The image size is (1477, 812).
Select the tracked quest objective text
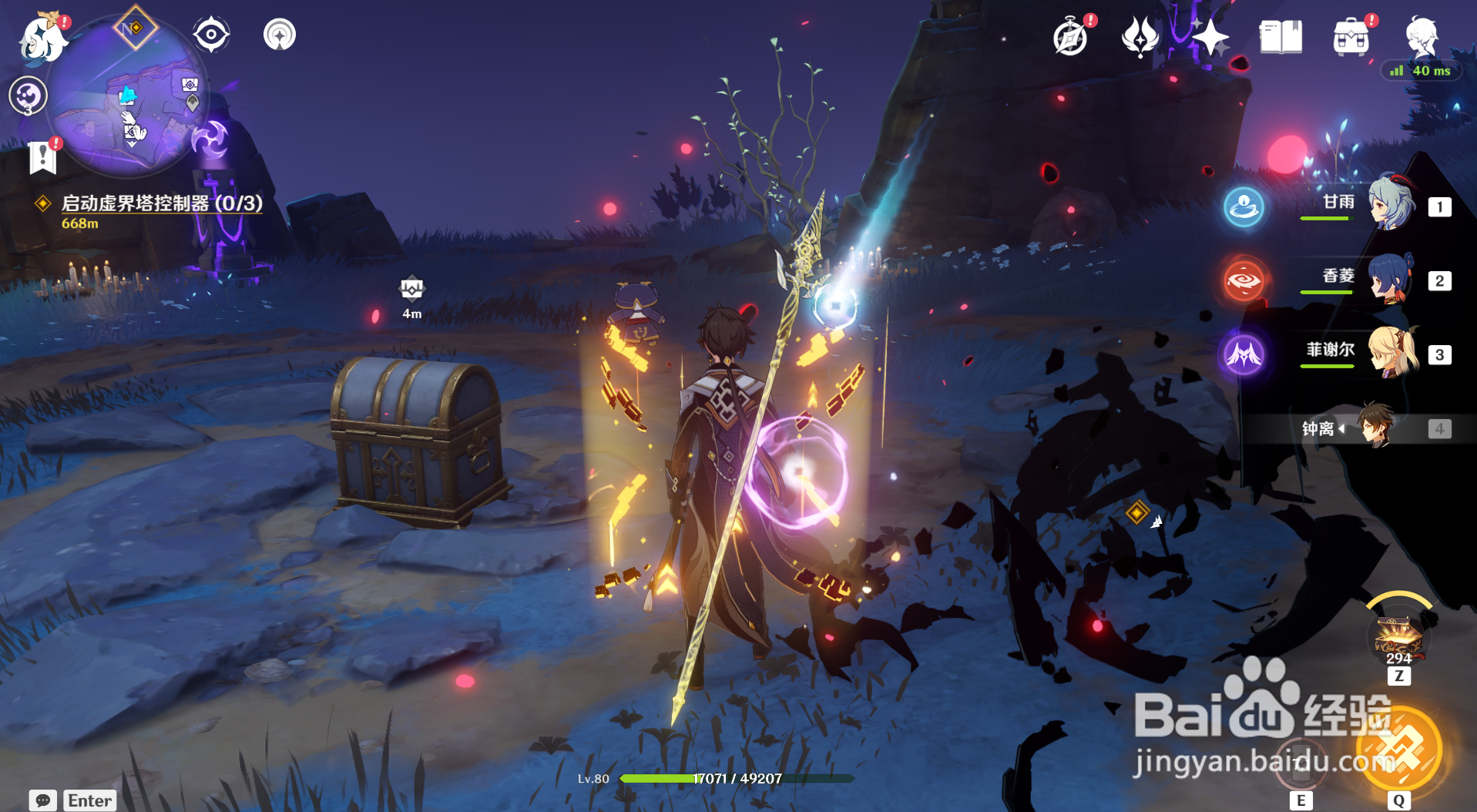tap(161, 203)
